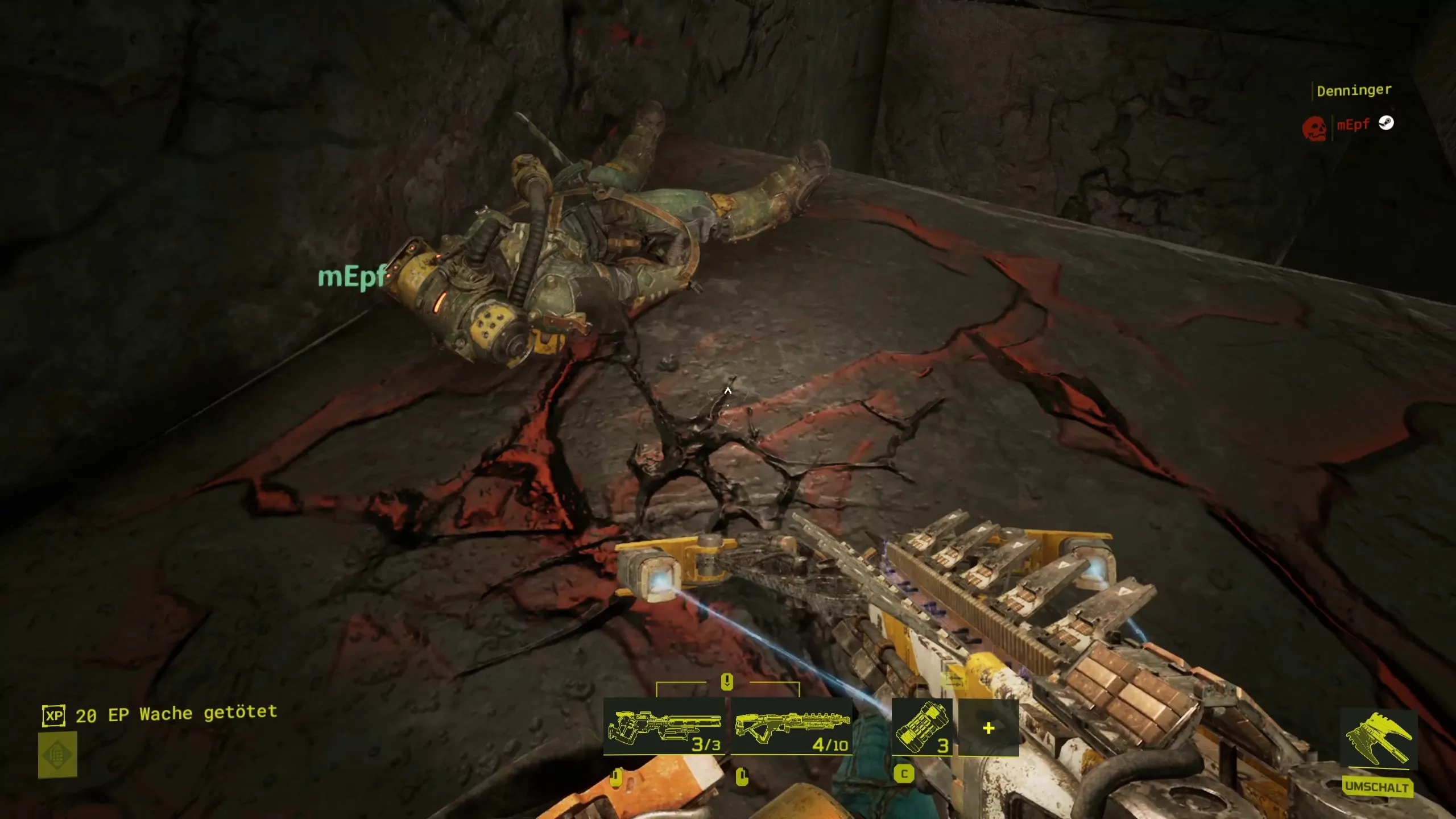Click the Steam platform icon next to mEpf

pyautogui.click(x=1386, y=123)
